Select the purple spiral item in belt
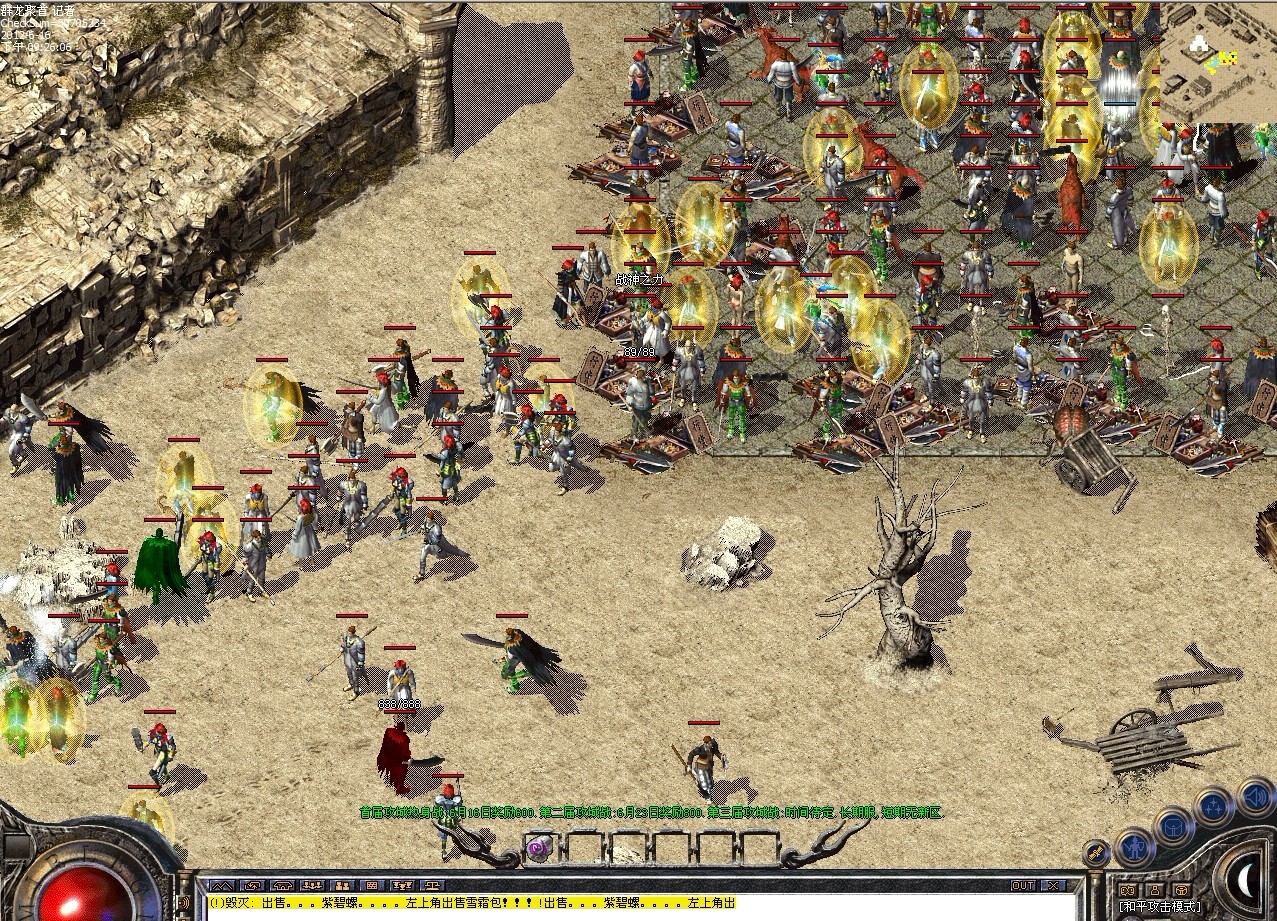The width and height of the screenshot is (1277, 921). [538, 849]
